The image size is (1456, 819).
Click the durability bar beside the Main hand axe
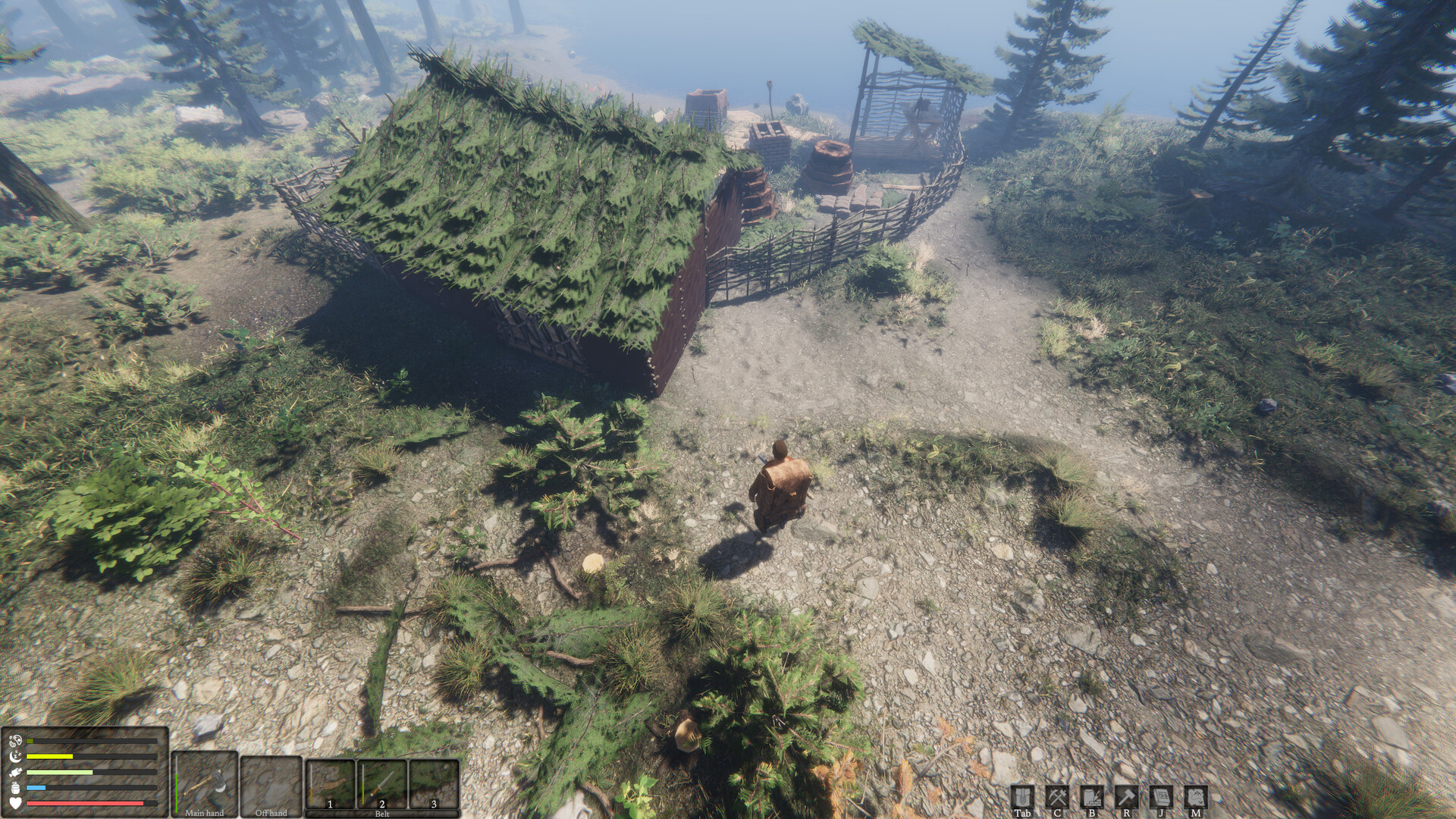176,785
